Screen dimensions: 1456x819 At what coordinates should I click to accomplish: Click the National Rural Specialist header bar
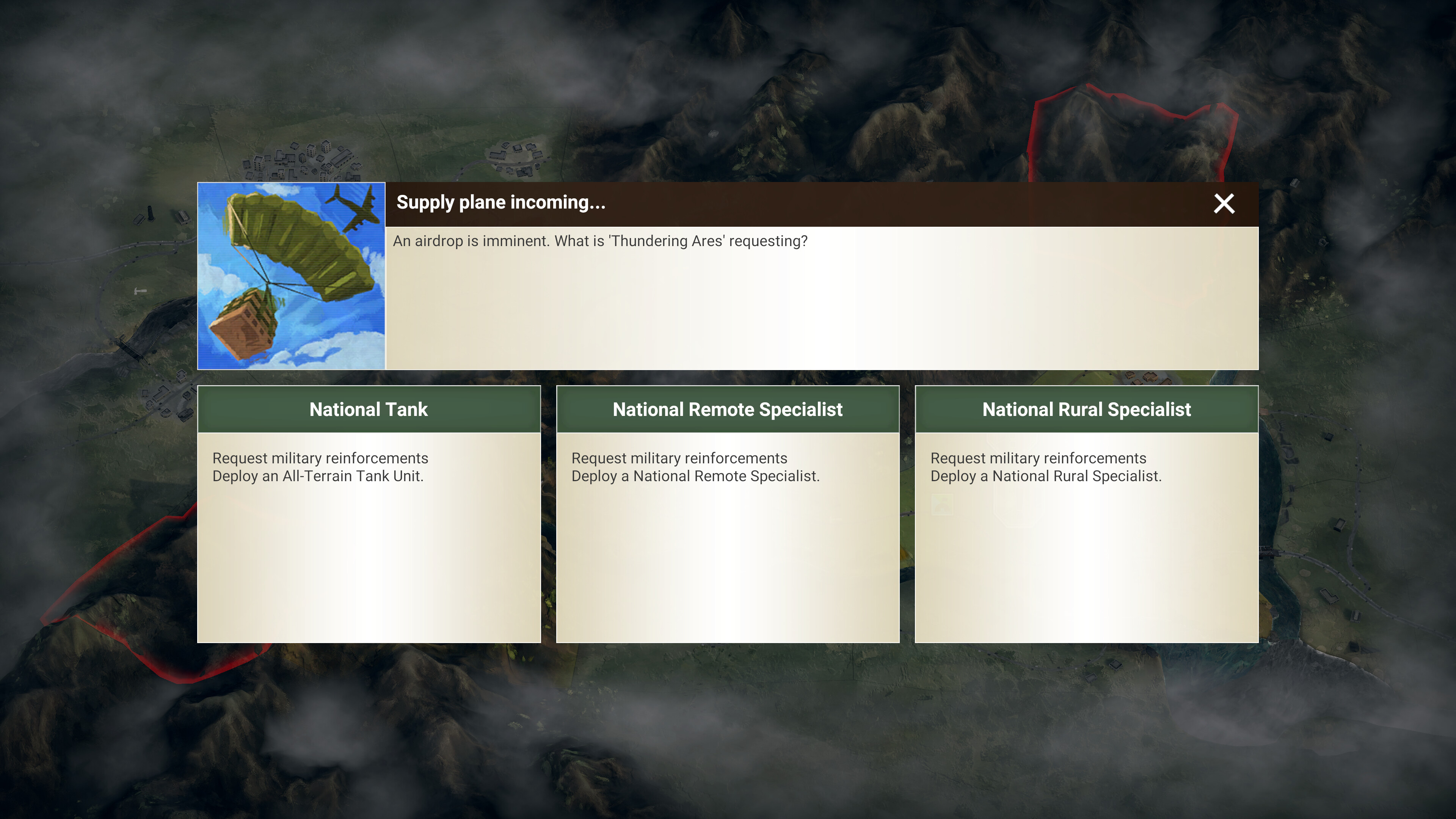pos(1086,409)
